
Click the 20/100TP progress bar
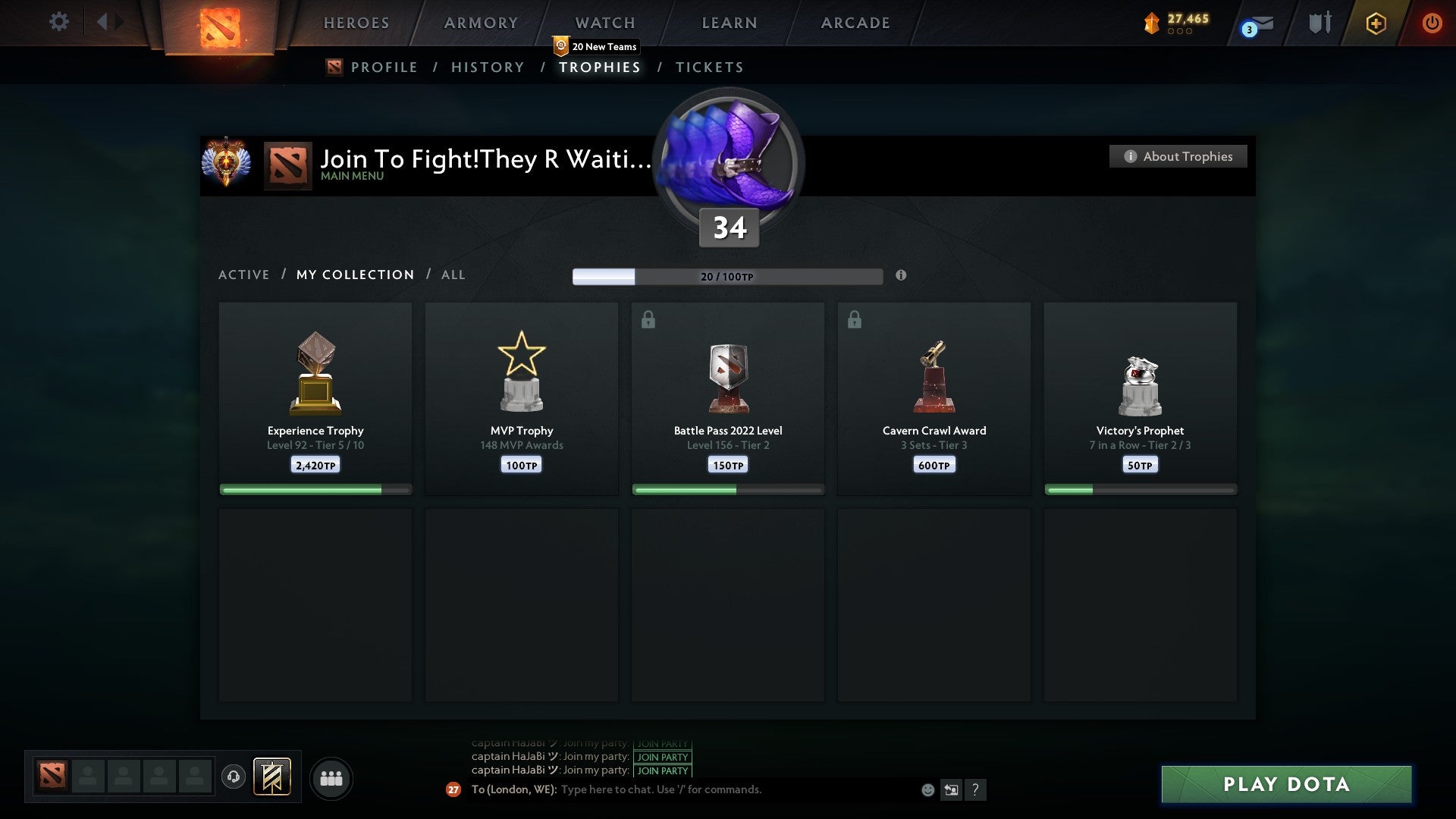click(727, 277)
